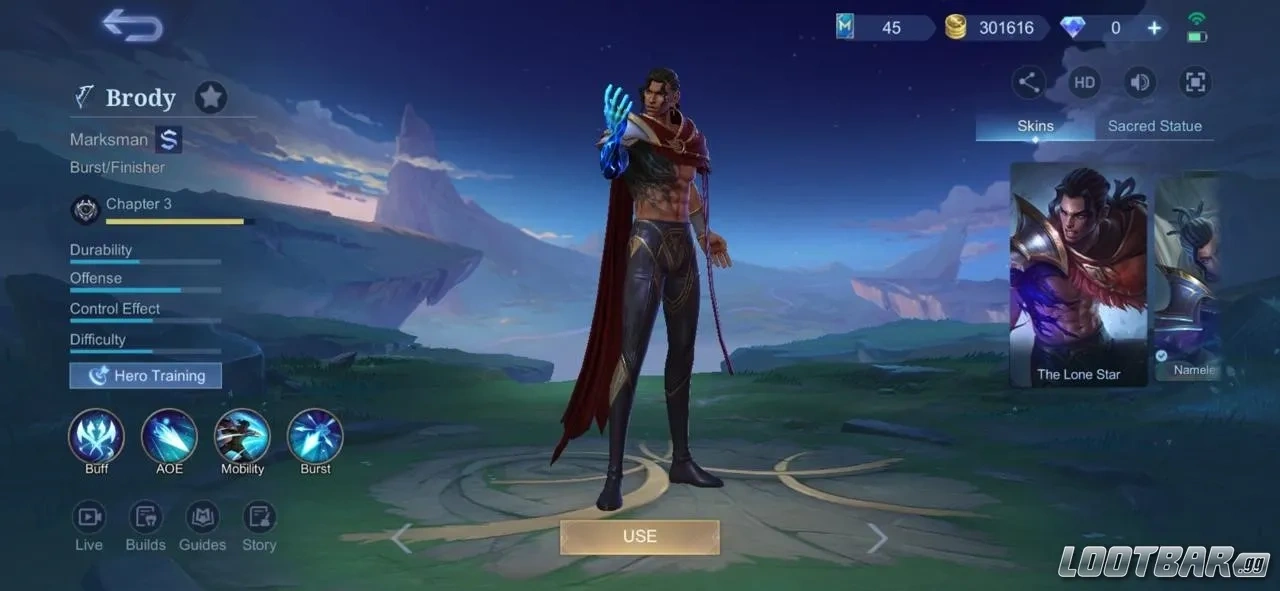The image size is (1280, 591).
Task: View the Buff skill icon
Action: tap(96, 436)
